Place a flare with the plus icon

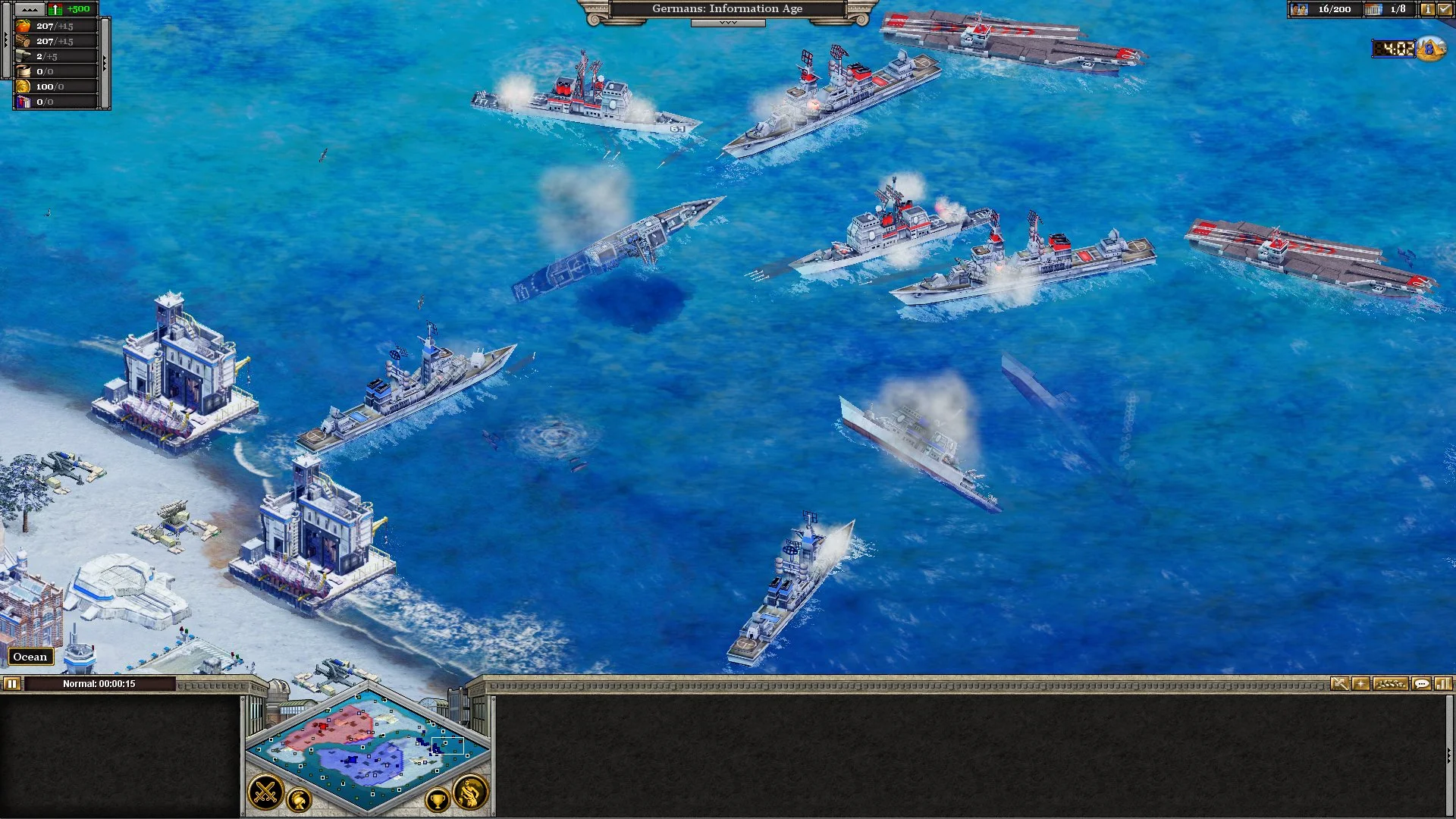click(x=1361, y=685)
